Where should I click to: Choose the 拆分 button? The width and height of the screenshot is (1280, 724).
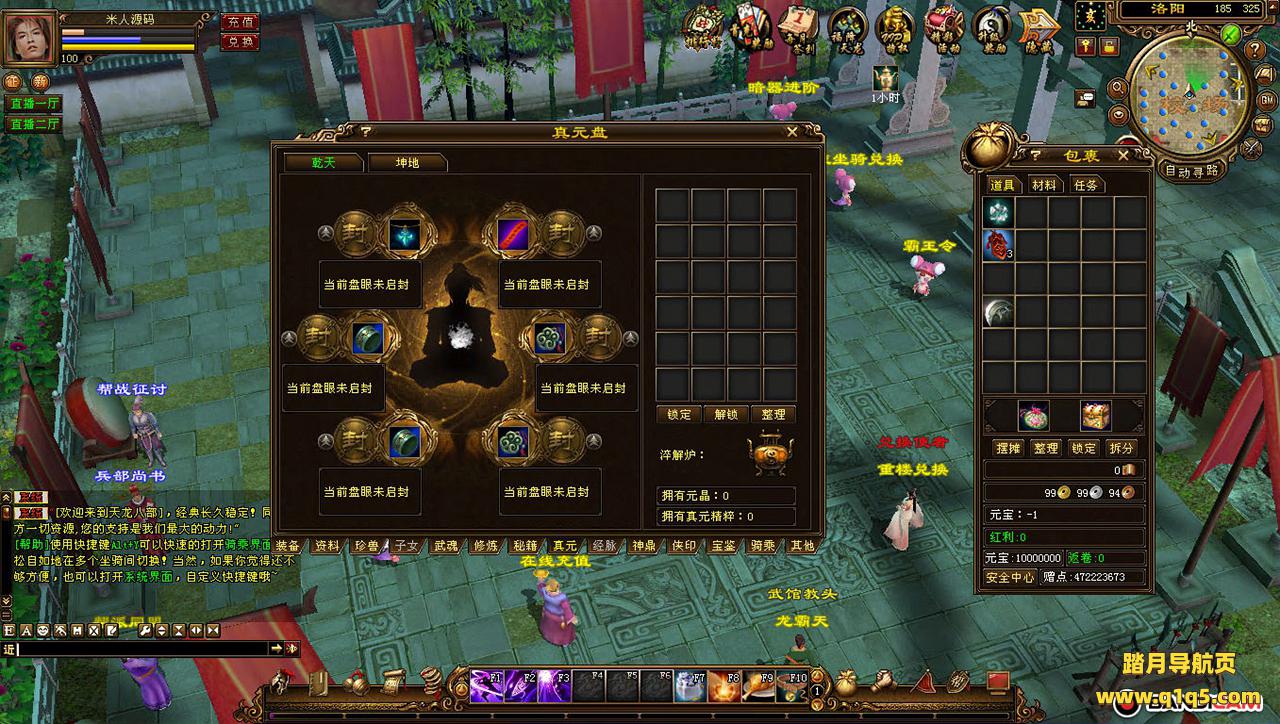(1122, 448)
